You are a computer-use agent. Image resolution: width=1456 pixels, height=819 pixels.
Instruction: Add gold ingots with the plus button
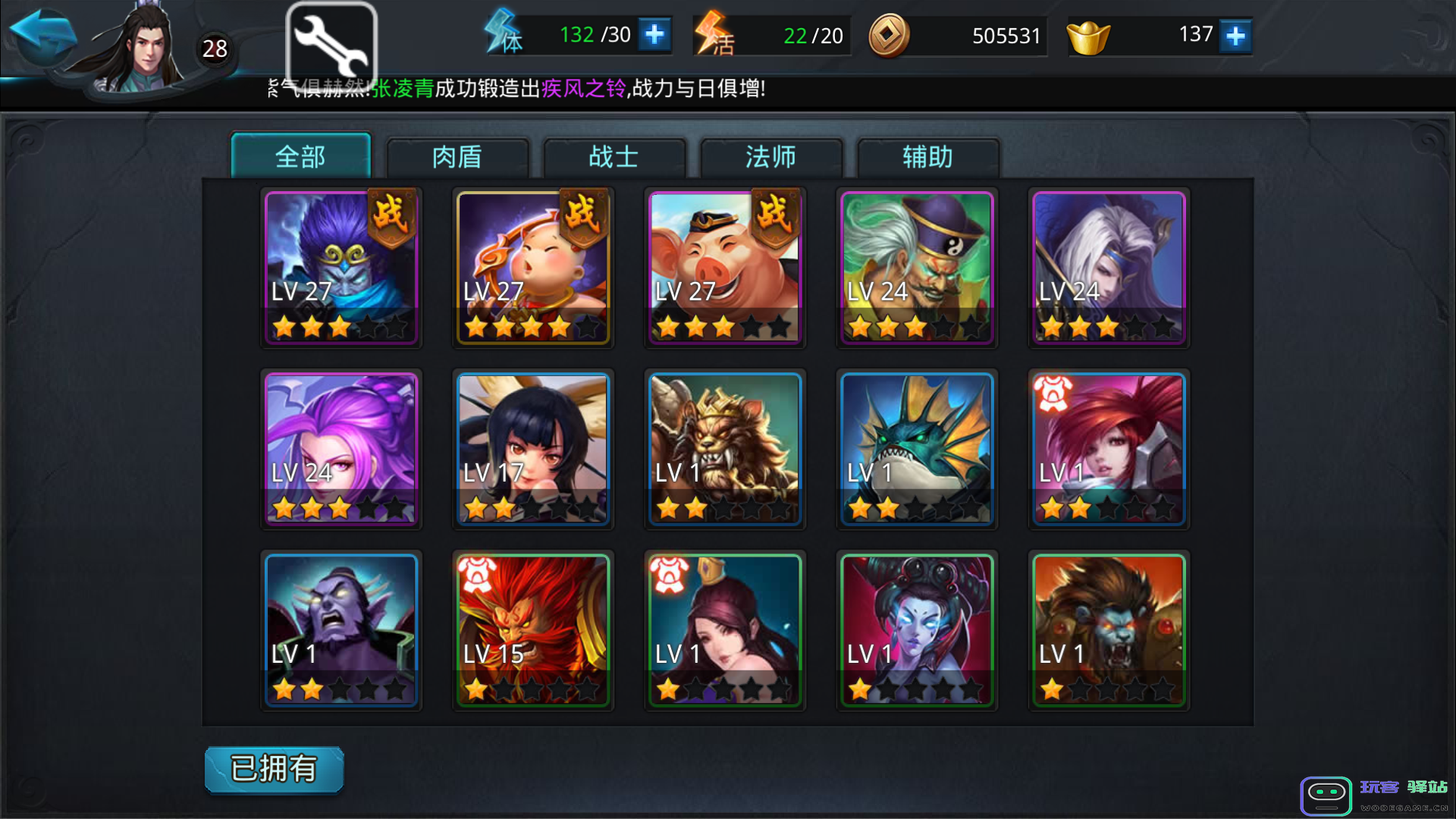[1235, 36]
